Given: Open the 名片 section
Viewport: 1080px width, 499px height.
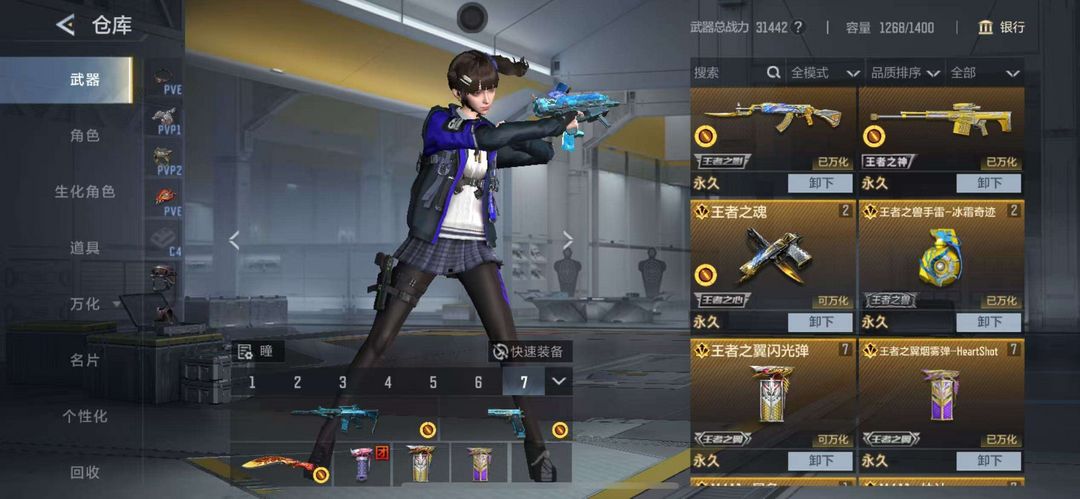Looking at the screenshot, I should (85, 359).
